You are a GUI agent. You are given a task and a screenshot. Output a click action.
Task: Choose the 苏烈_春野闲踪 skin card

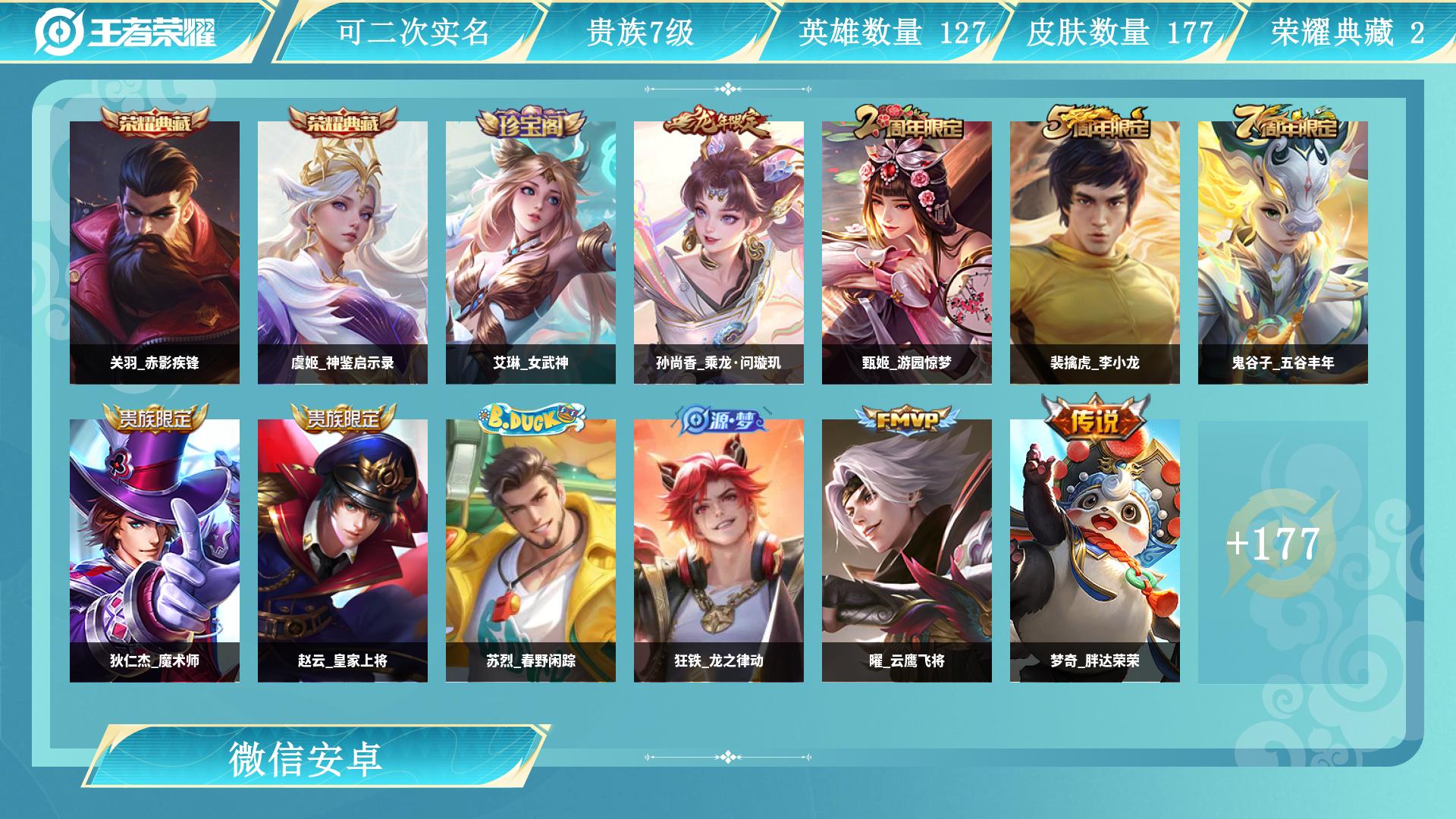point(531,551)
